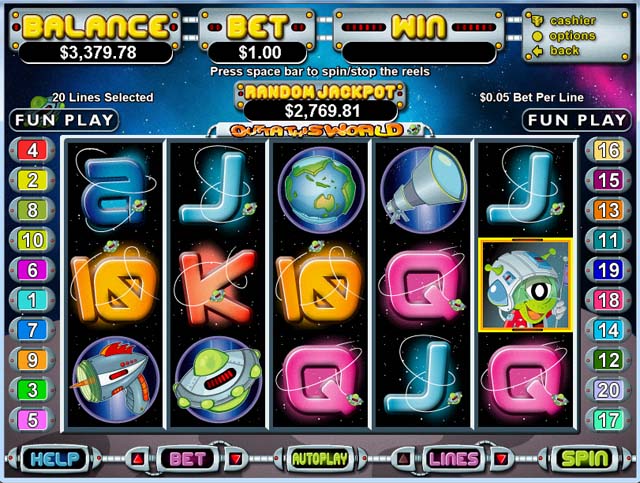Start Autoplay mode

pos(318,459)
